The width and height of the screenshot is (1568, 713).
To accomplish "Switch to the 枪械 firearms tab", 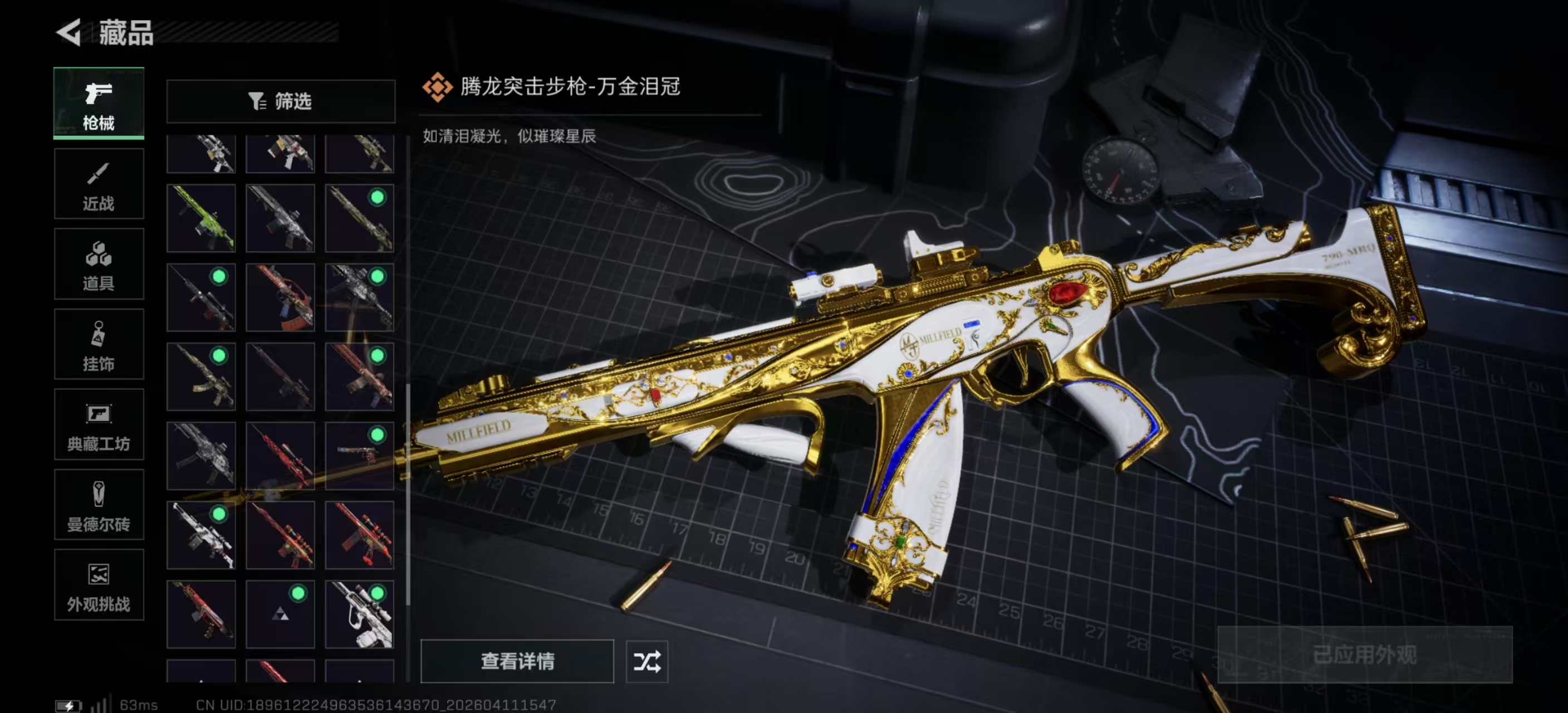I will coord(99,102).
